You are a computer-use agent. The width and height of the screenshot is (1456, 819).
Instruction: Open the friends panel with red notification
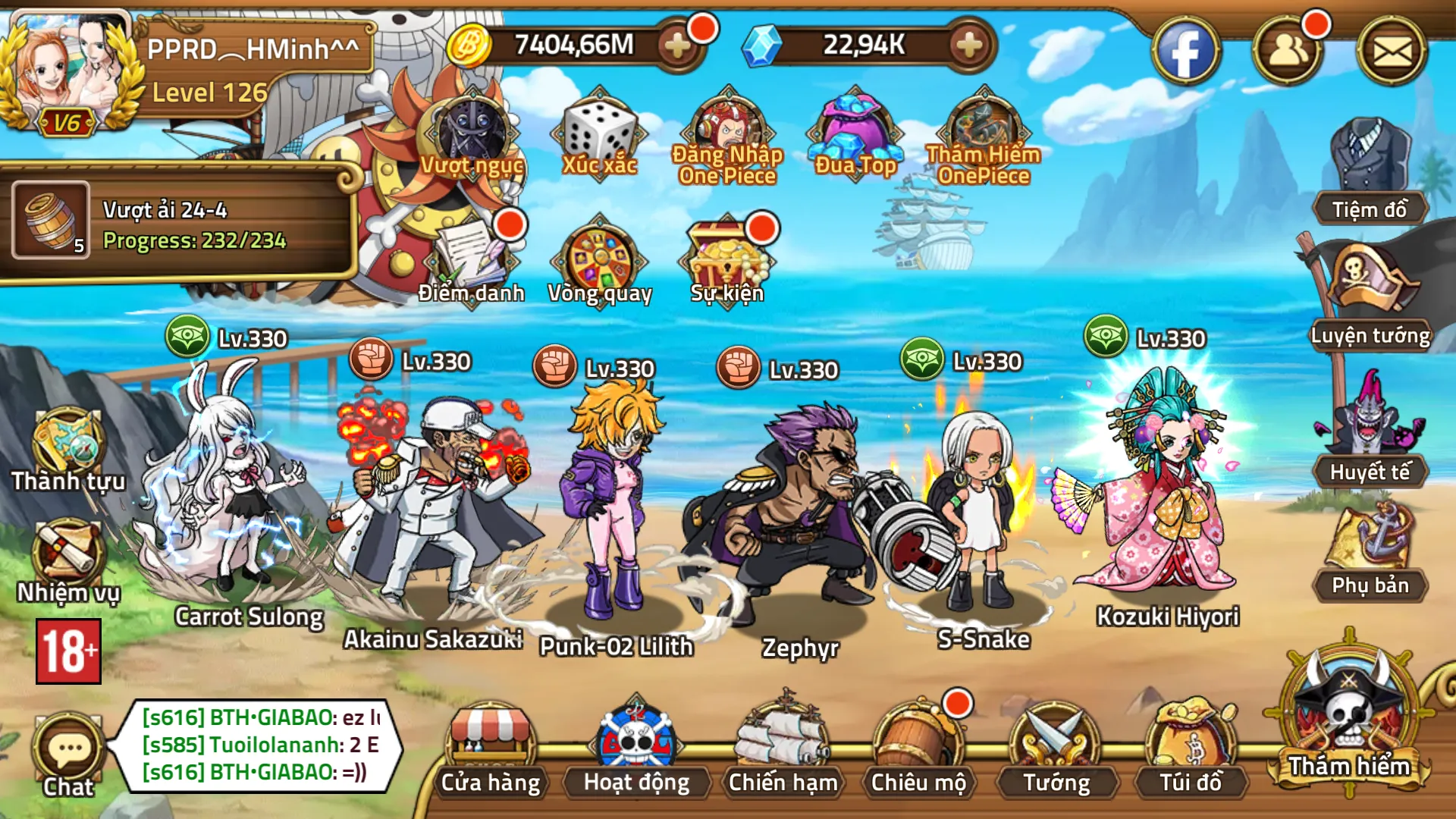click(x=1291, y=49)
